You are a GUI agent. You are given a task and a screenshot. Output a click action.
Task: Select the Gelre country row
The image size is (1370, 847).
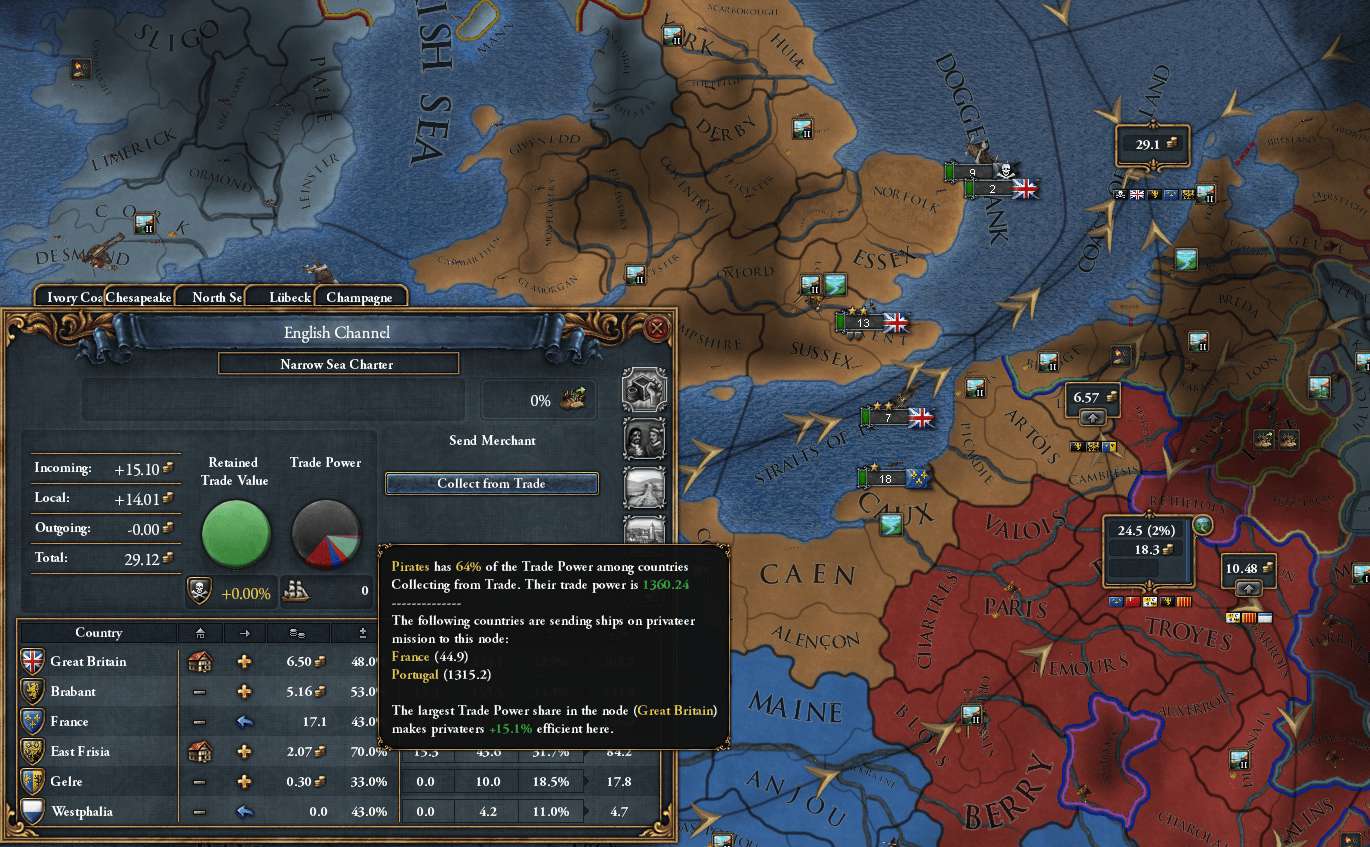pyautogui.click(x=66, y=782)
